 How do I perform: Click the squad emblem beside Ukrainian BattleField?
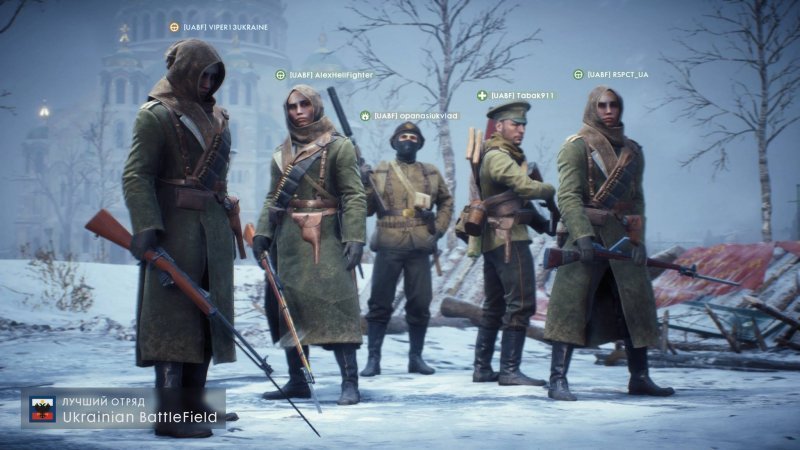pyautogui.click(x=42, y=409)
